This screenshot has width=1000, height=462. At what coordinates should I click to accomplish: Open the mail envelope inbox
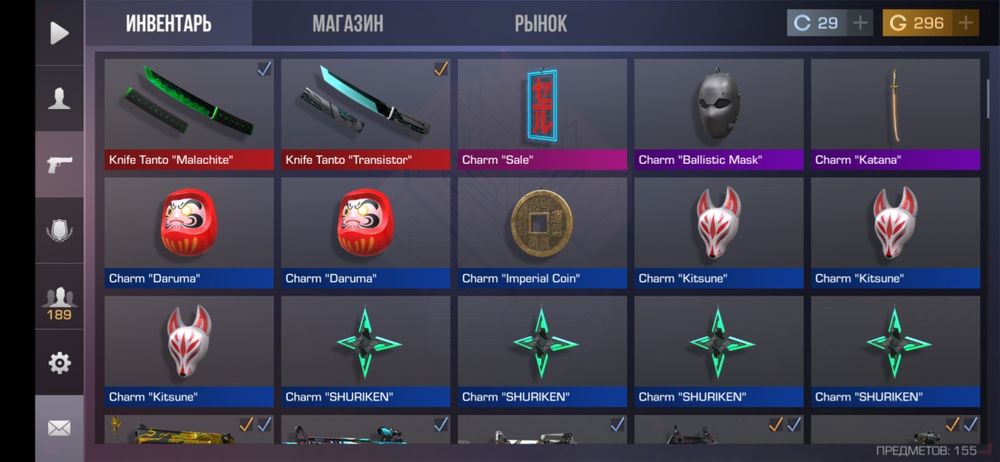pos(59,428)
